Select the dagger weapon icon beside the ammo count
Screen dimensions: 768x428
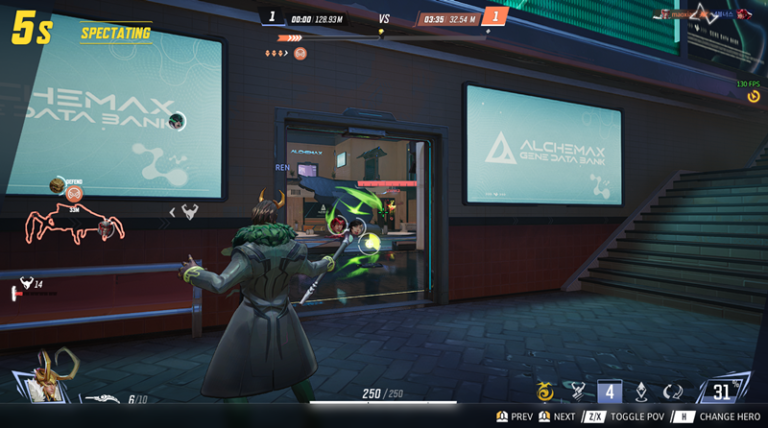coord(102,398)
